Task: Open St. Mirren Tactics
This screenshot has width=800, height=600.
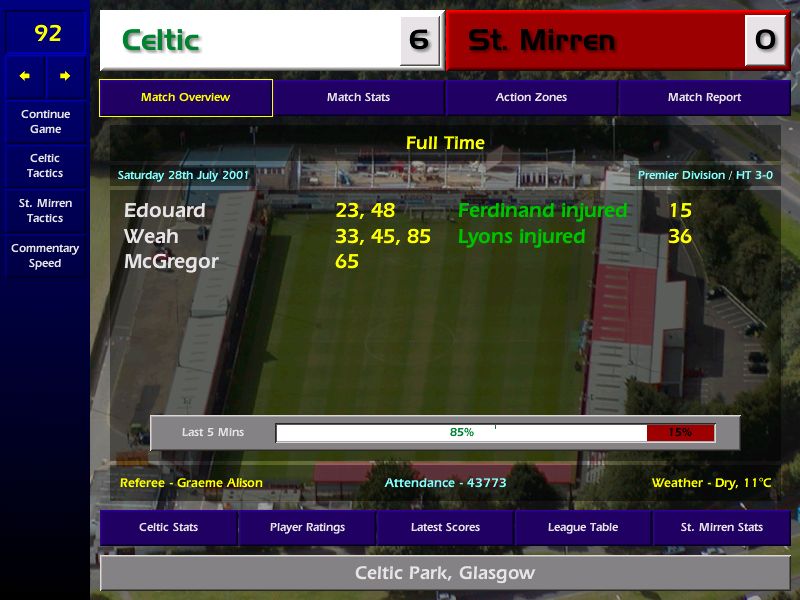Action: (45, 211)
